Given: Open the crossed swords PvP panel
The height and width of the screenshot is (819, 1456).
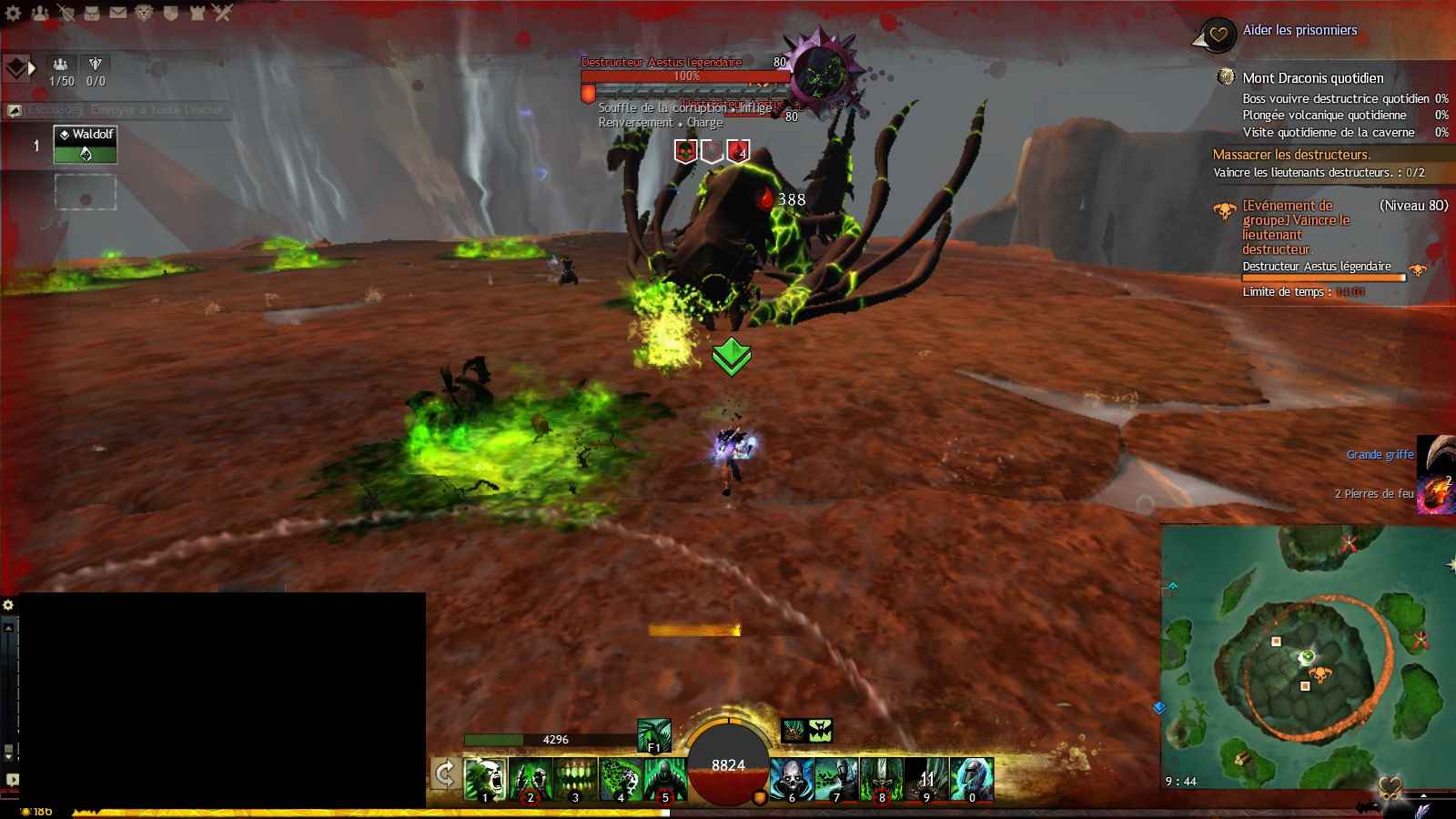Looking at the screenshot, I should [x=223, y=13].
